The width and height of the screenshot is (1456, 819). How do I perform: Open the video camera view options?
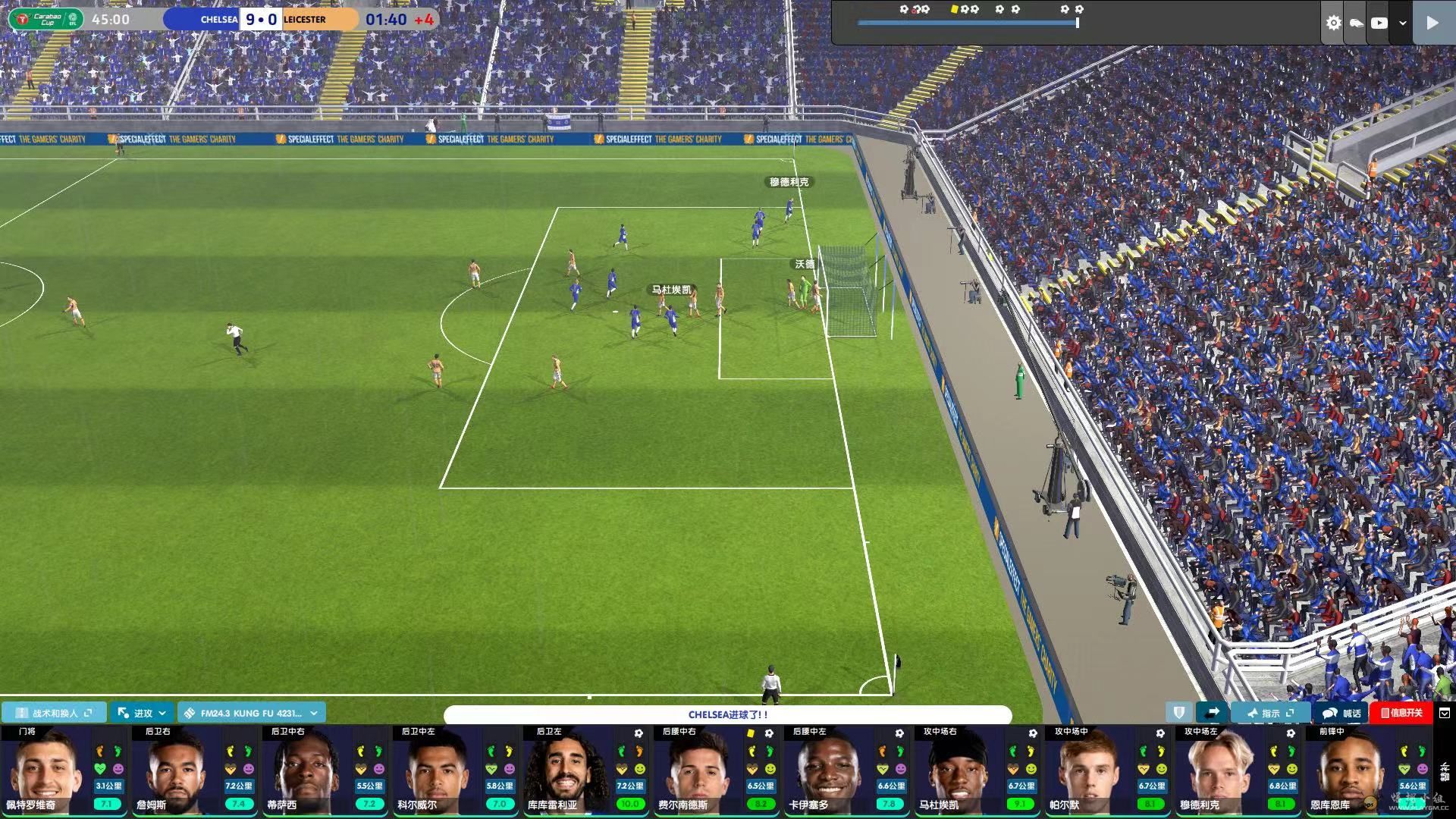[1379, 23]
